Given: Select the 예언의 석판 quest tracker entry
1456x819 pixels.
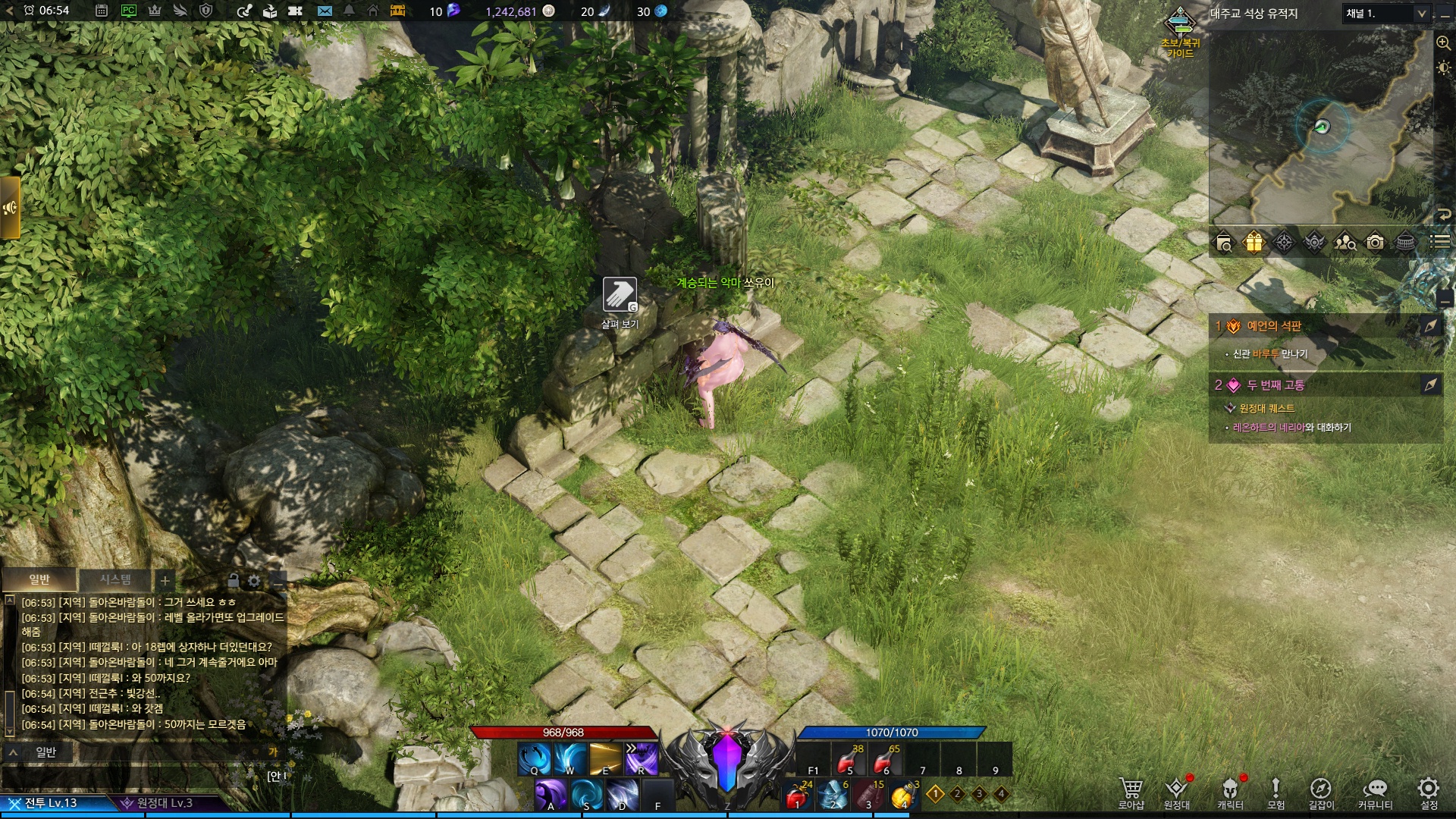Looking at the screenshot, I should point(1274,326).
